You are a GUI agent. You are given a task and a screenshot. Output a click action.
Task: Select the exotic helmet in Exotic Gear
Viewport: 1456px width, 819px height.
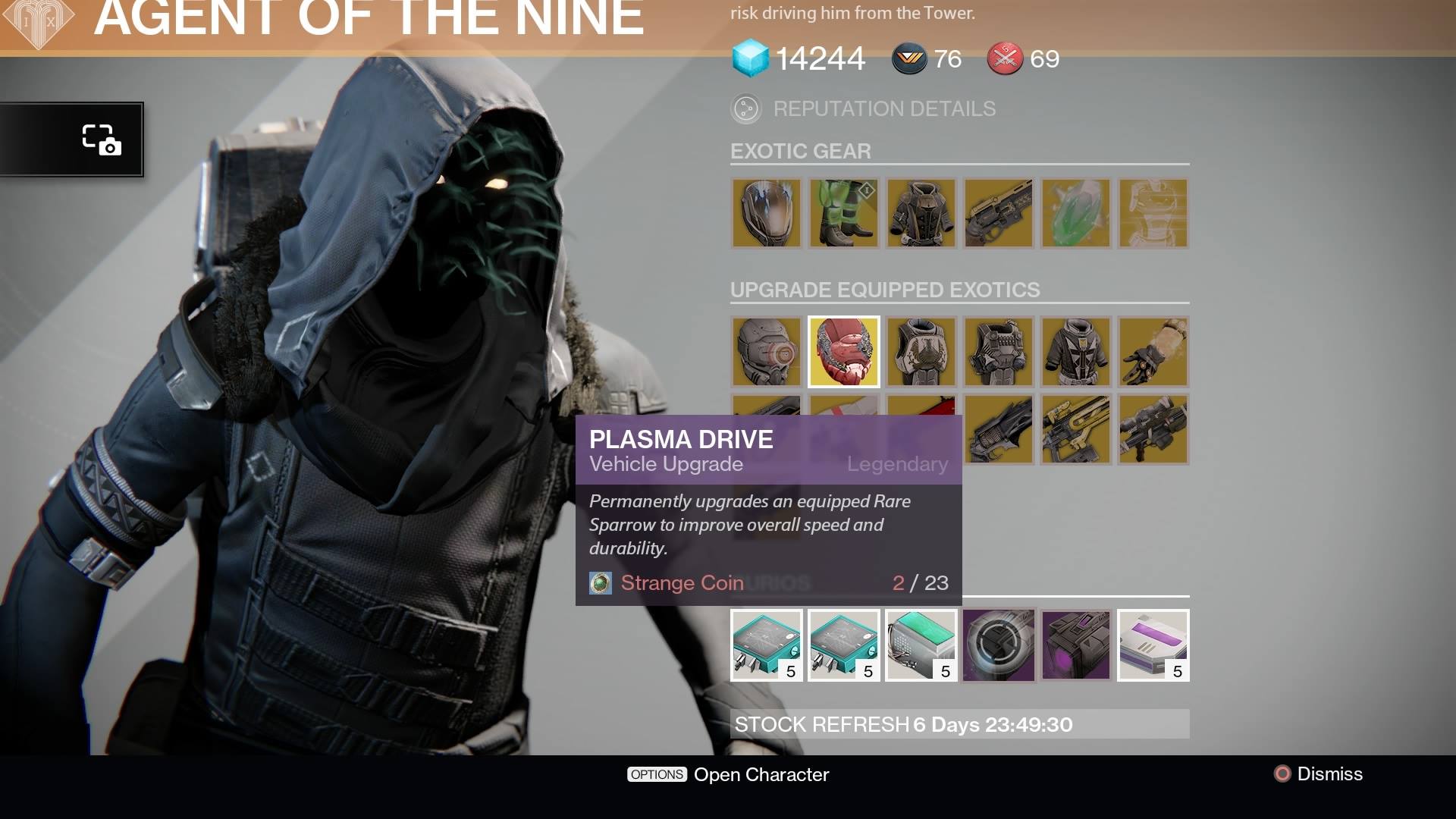pyautogui.click(x=766, y=214)
